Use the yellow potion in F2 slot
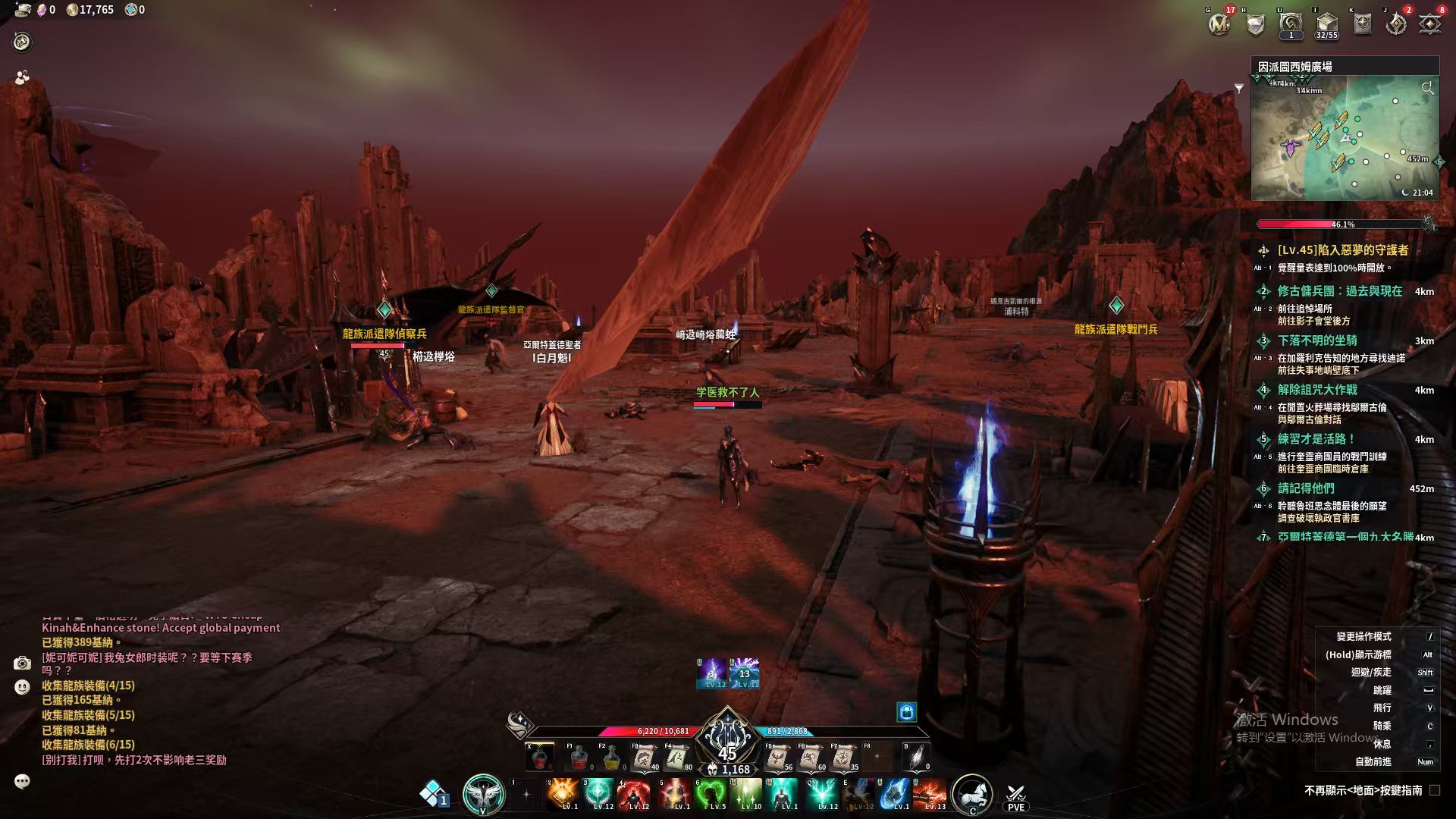This screenshot has width=1456, height=819. pos(611,757)
